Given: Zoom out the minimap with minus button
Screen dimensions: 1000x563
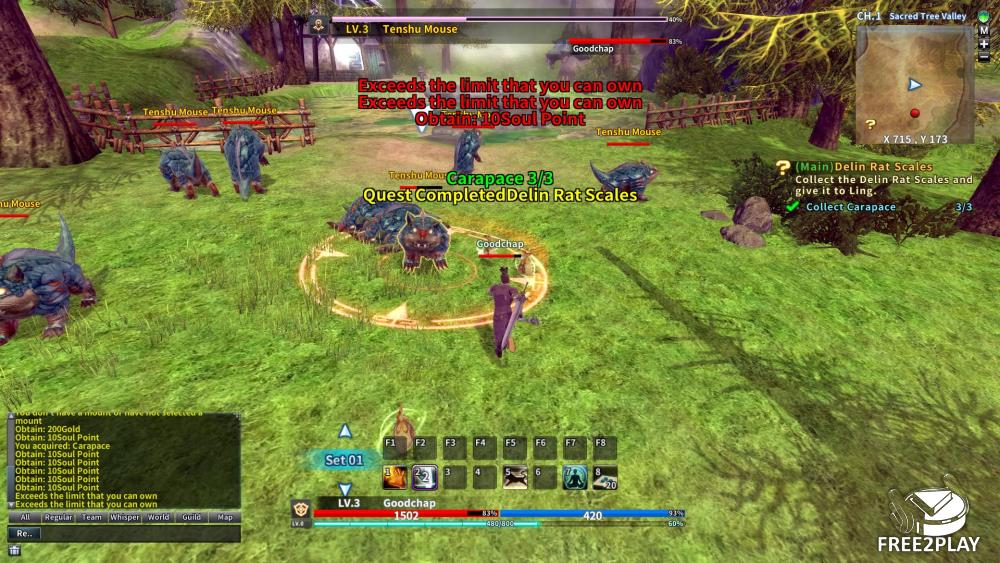Looking at the screenshot, I should click(x=984, y=57).
